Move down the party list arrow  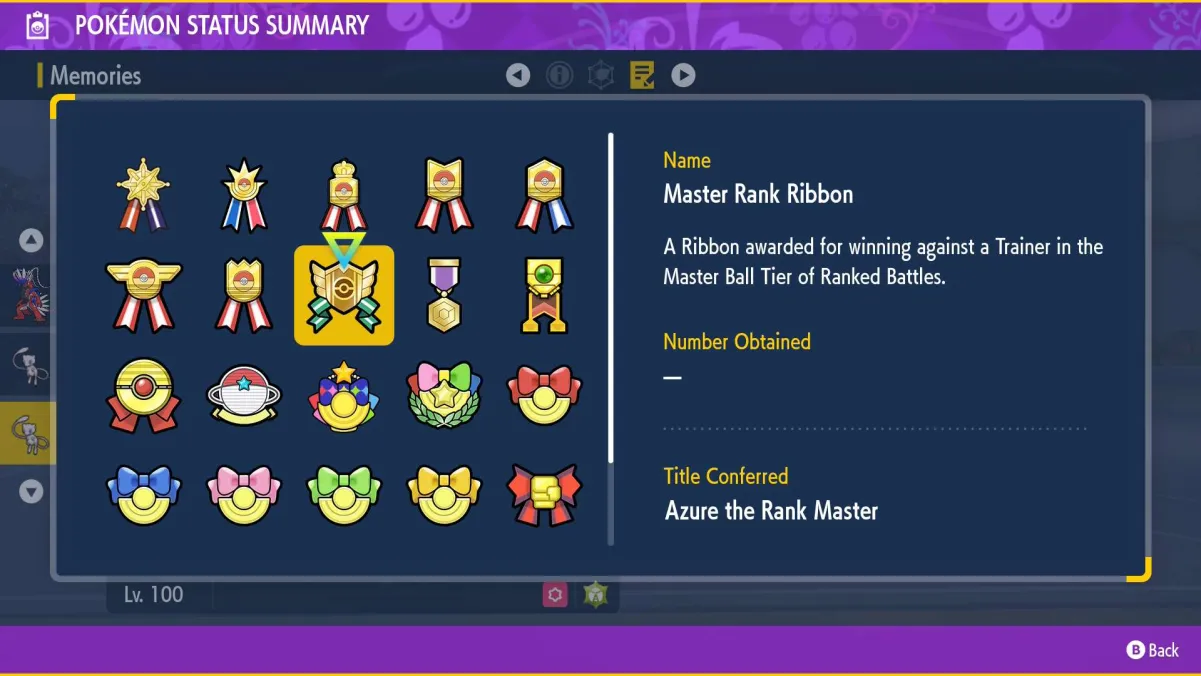click(x=31, y=492)
